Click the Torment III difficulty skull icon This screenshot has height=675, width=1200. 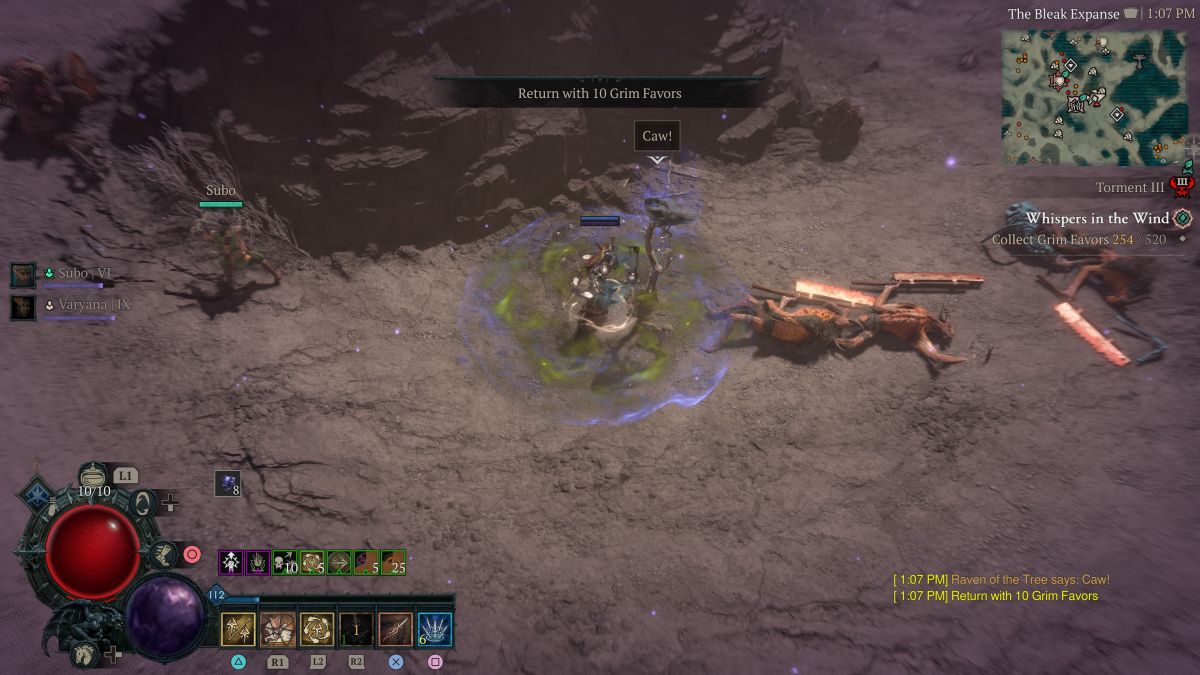[1181, 186]
